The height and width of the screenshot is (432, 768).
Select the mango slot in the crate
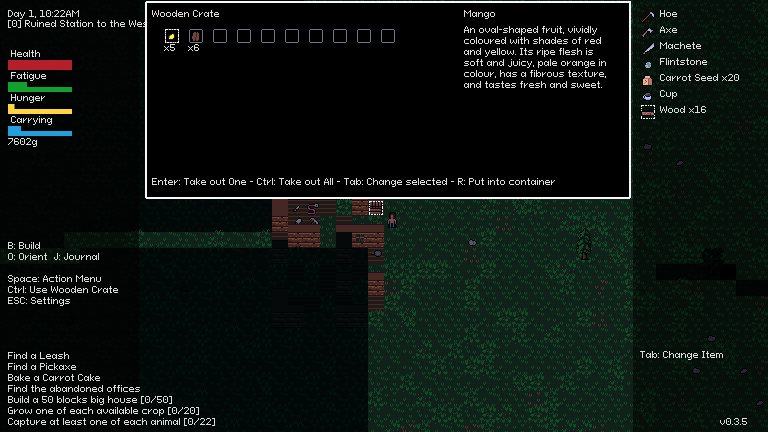171,36
